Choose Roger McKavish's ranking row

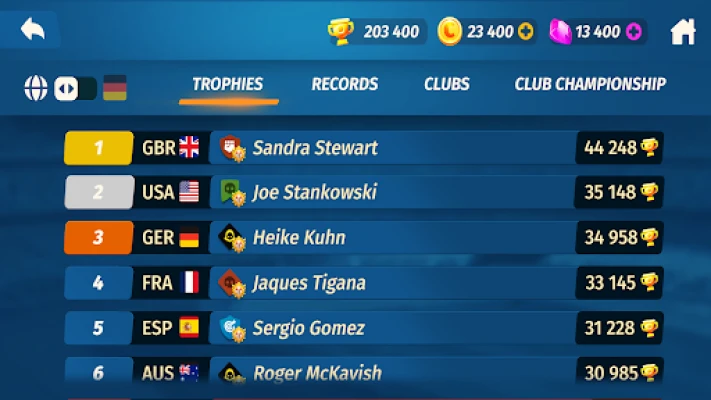[363, 373]
